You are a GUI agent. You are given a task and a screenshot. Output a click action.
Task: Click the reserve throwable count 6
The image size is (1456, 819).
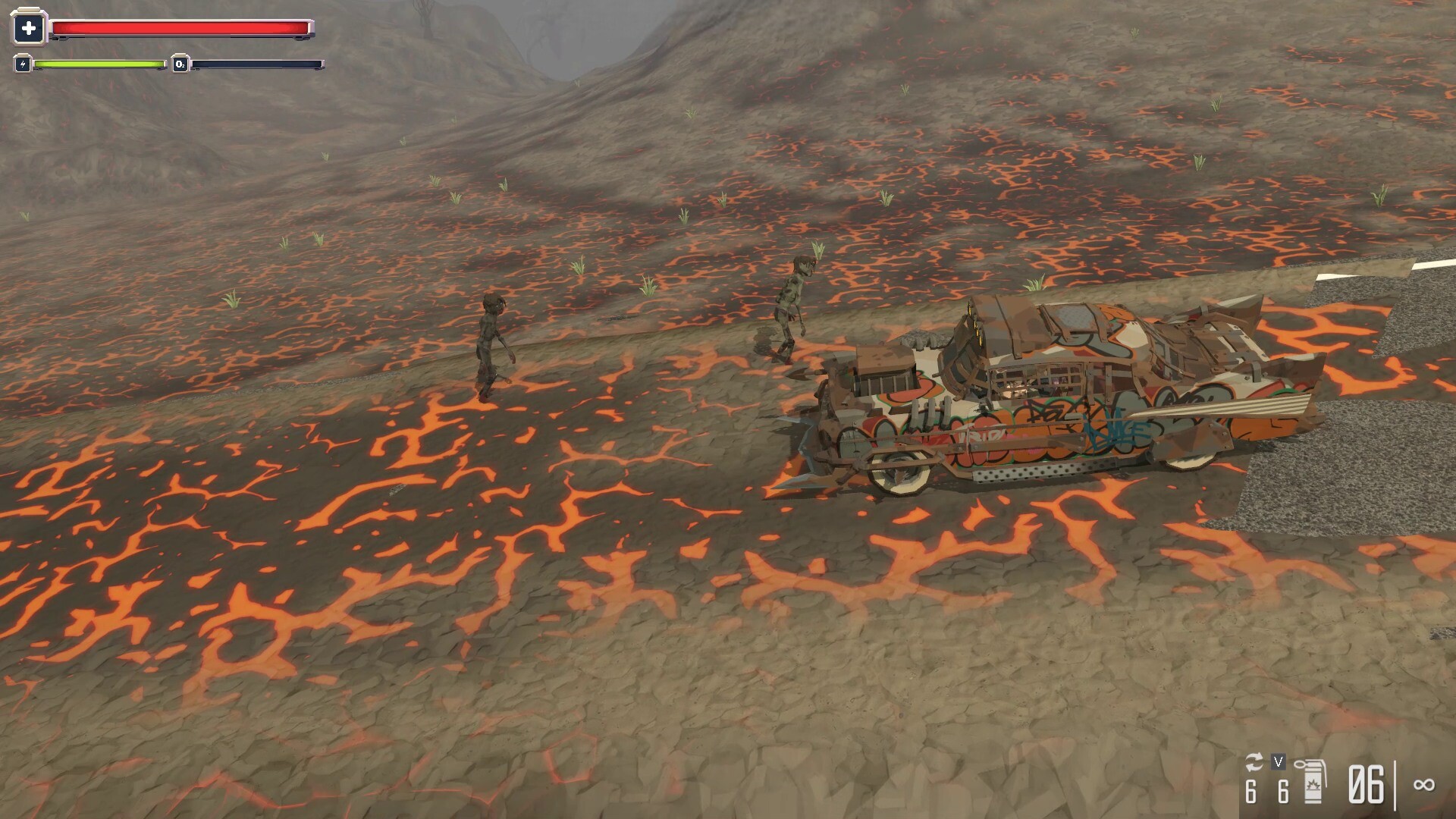1283,789
